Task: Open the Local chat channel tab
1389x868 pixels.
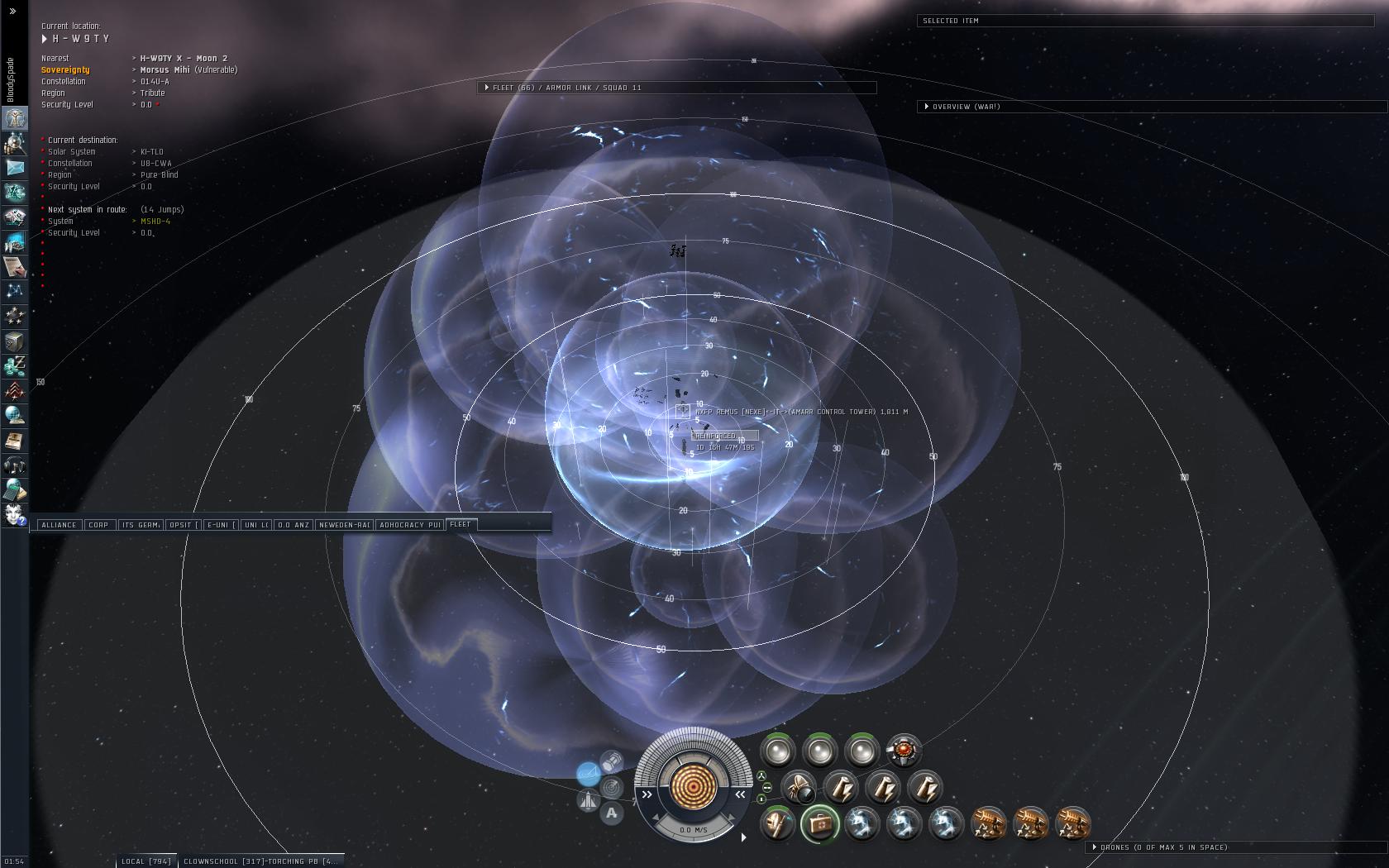Action: point(146,861)
